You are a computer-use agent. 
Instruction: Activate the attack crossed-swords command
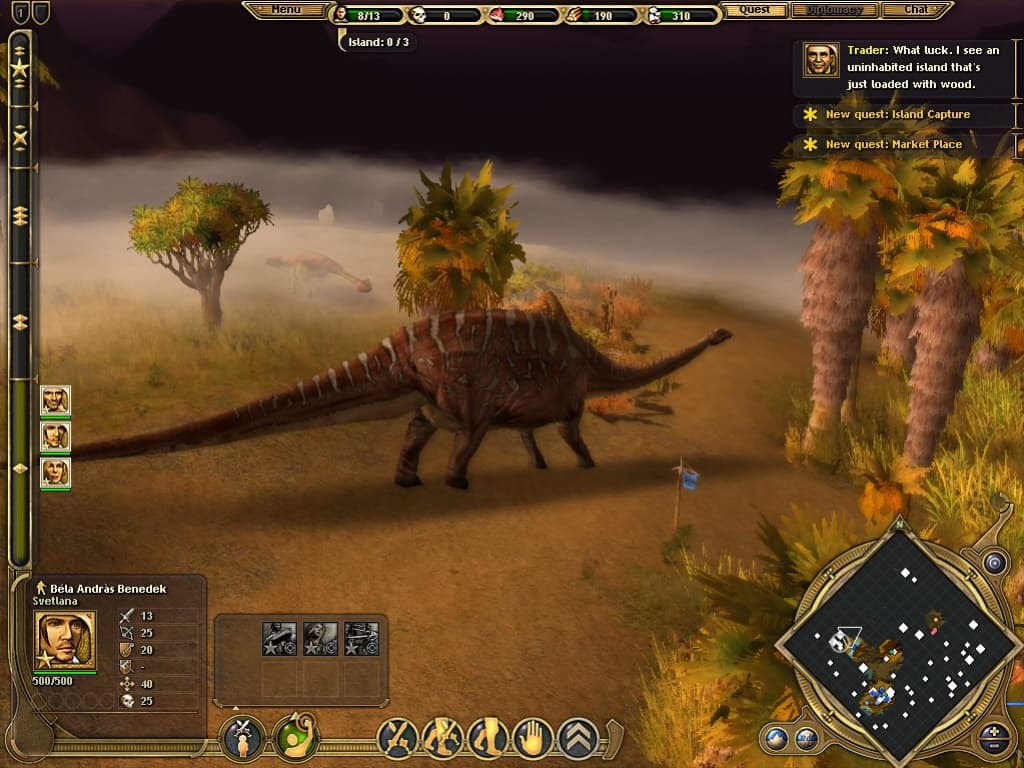[397, 738]
